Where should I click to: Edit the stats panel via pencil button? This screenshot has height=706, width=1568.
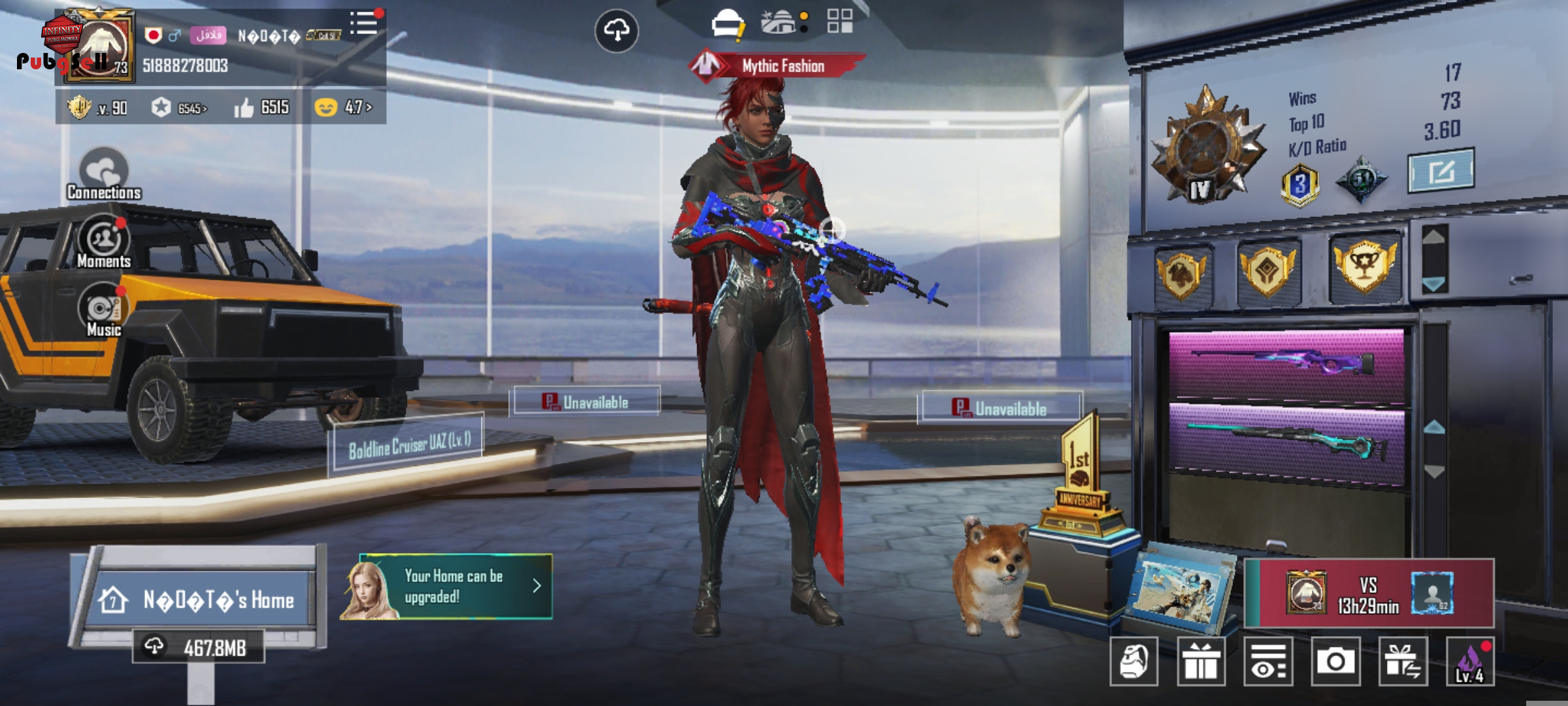pyautogui.click(x=1440, y=171)
